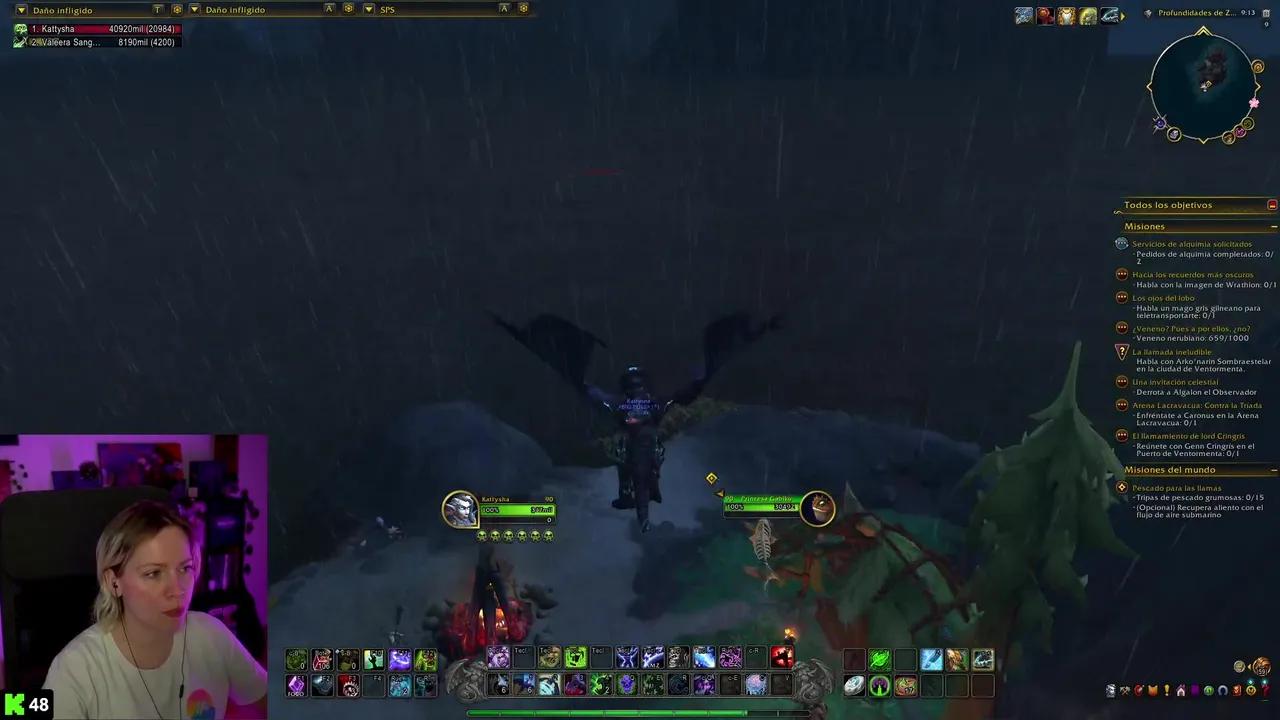Open the dropdown arrow on the second Daño infligido bar
This screenshot has height=720, width=1280.
(196, 9)
